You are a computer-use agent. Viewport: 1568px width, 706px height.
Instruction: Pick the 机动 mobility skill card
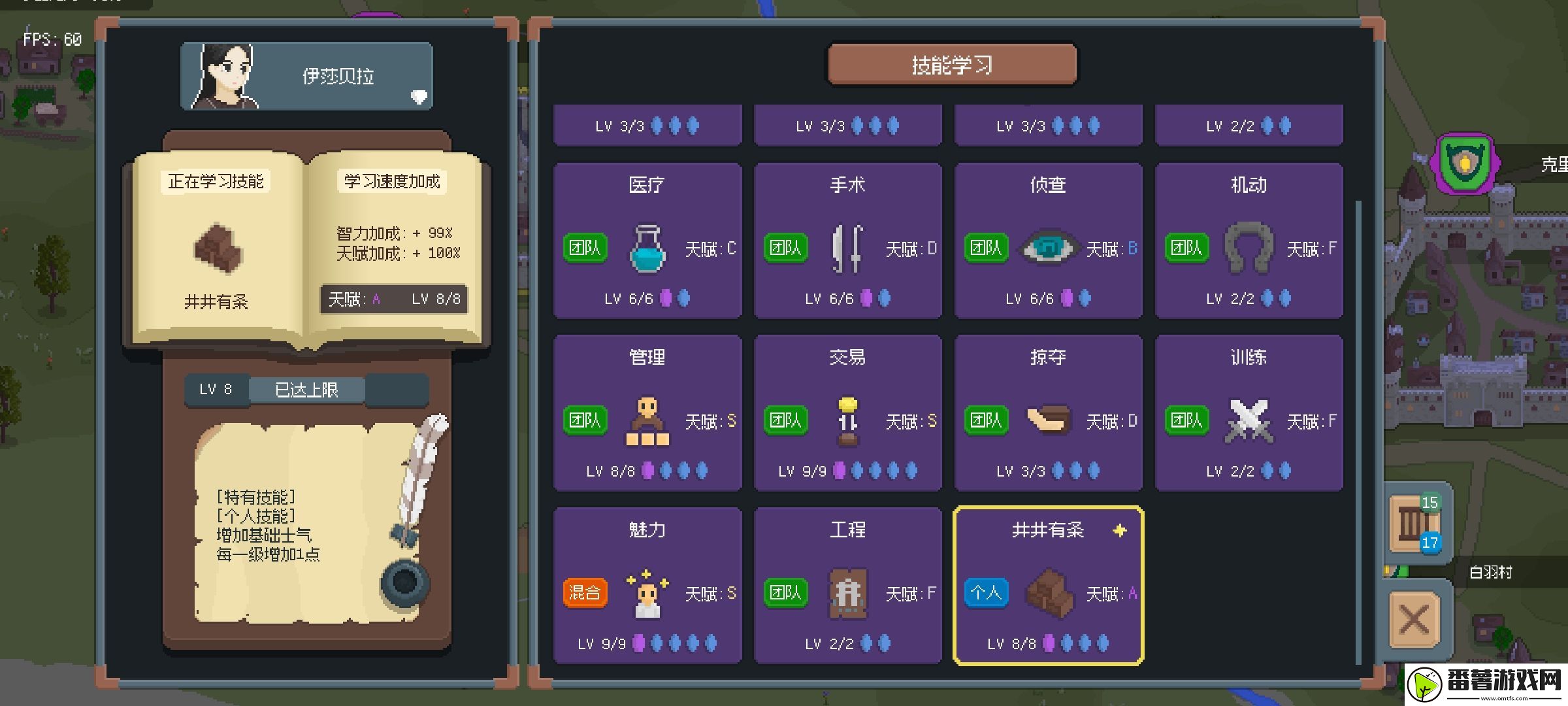pos(1249,241)
